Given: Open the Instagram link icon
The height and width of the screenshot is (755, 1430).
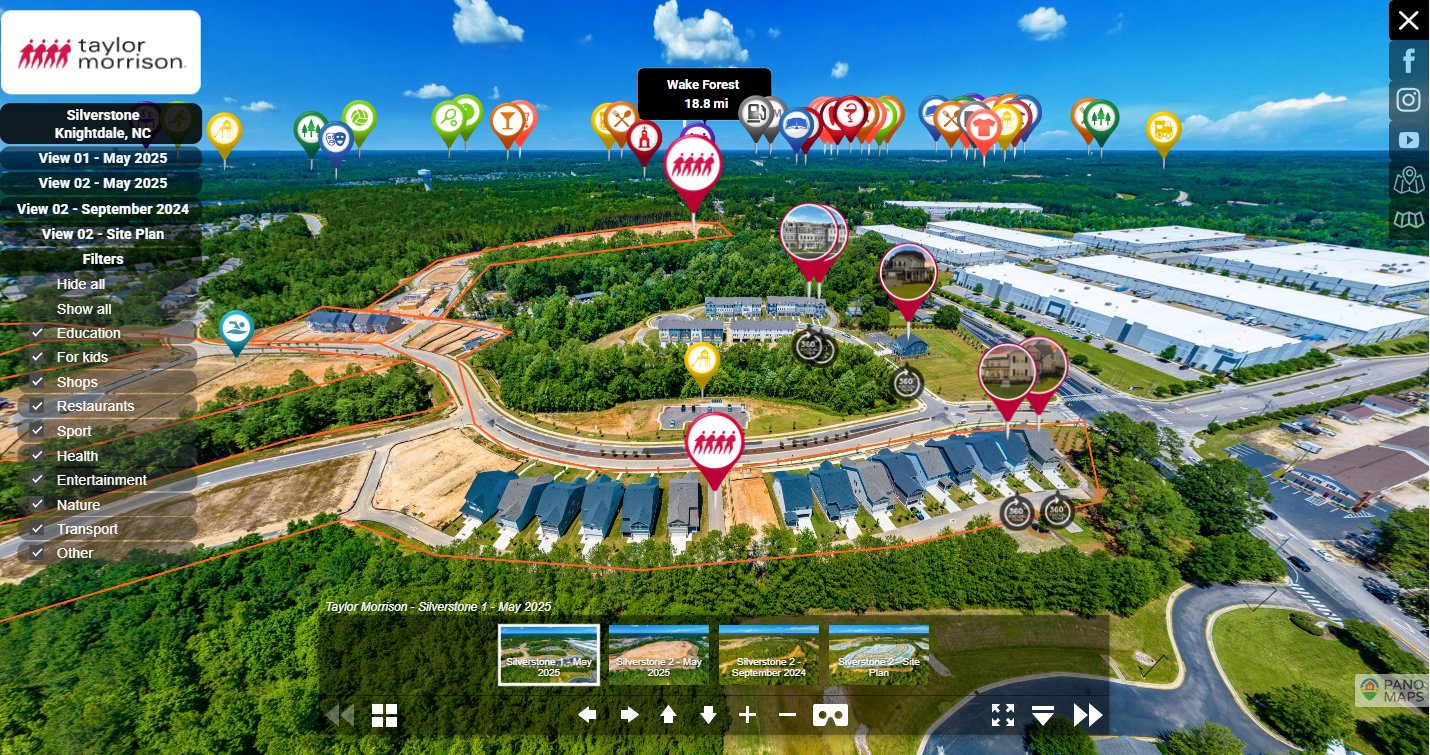Looking at the screenshot, I should pos(1409,100).
